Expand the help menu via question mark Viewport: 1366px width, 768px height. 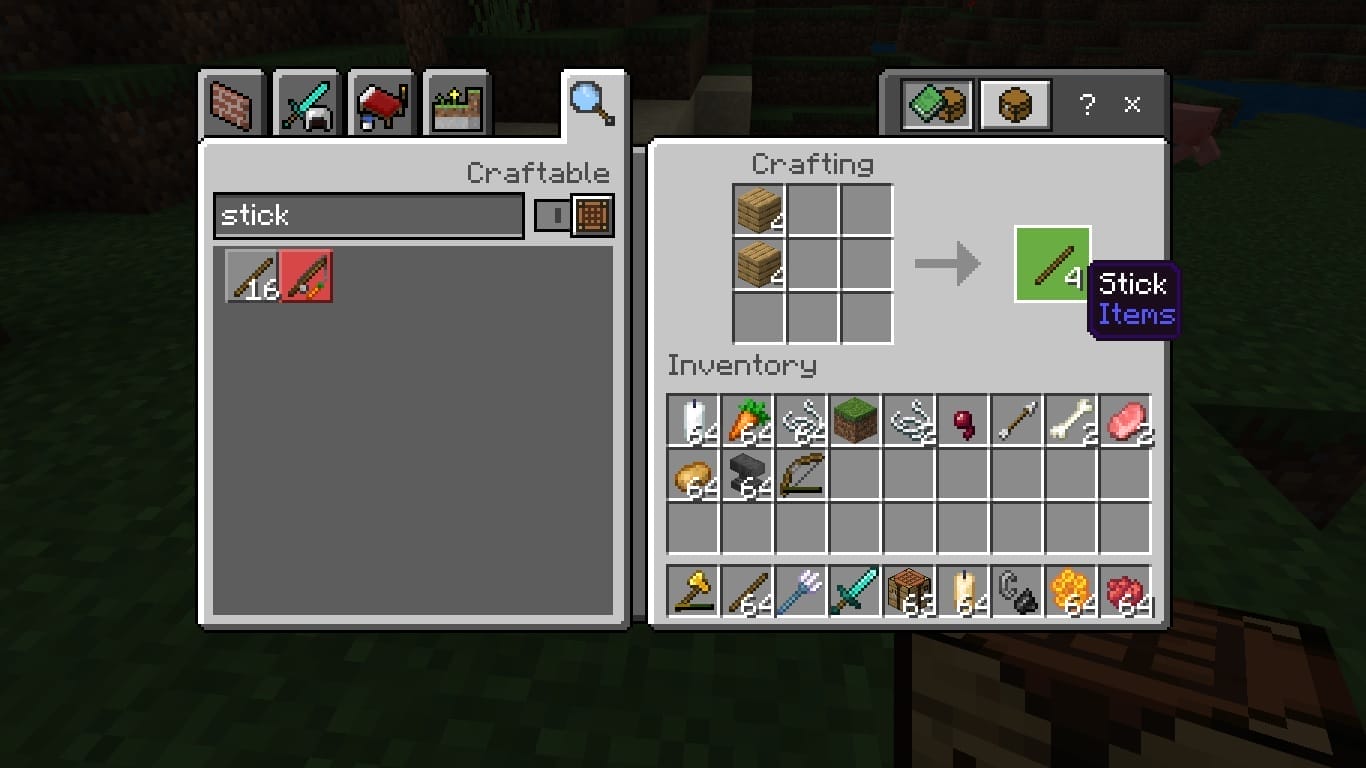point(1087,103)
